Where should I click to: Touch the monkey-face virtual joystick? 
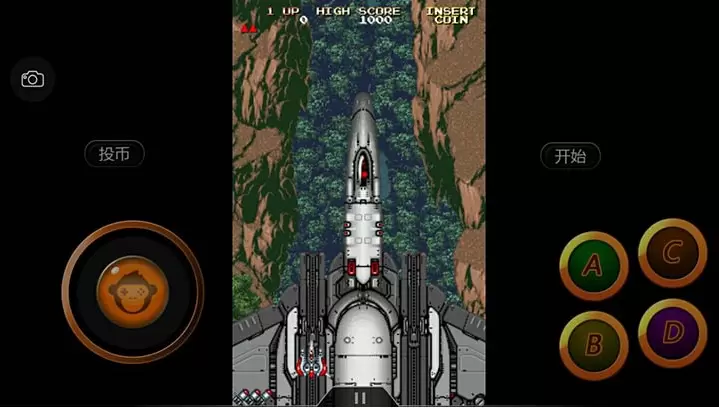pyautogui.click(x=132, y=292)
